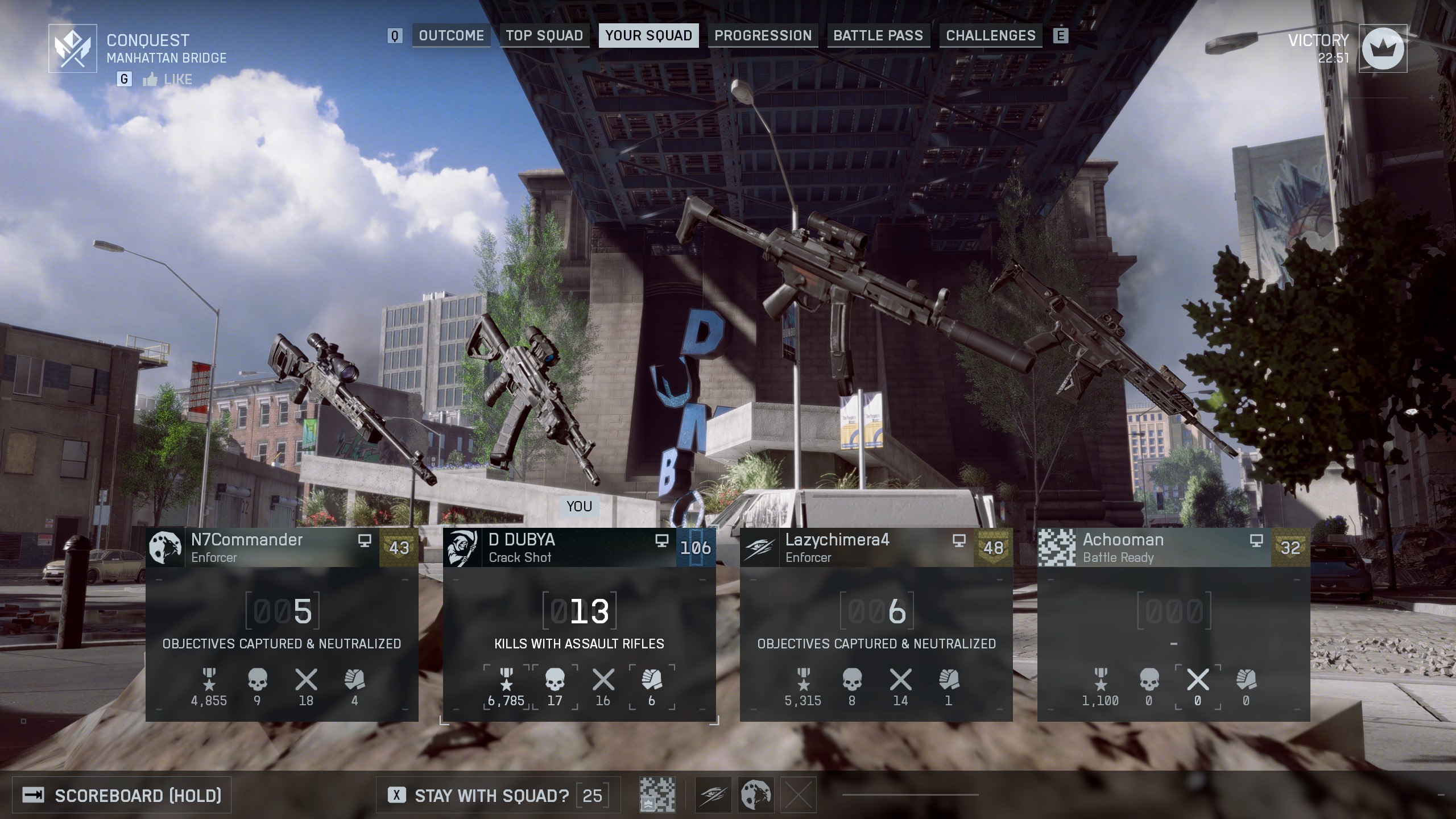This screenshot has height=819, width=1456.
Task: Switch to the Outcome tab
Action: 451,36
